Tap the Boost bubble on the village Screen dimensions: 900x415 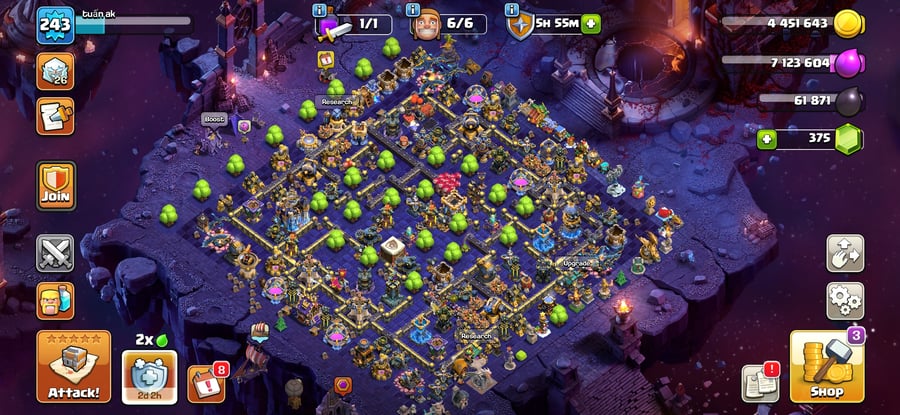tap(214, 119)
